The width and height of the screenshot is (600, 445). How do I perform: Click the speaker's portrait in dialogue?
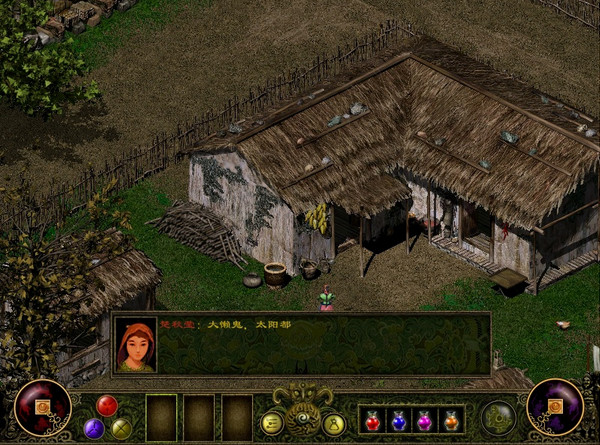coord(136,345)
